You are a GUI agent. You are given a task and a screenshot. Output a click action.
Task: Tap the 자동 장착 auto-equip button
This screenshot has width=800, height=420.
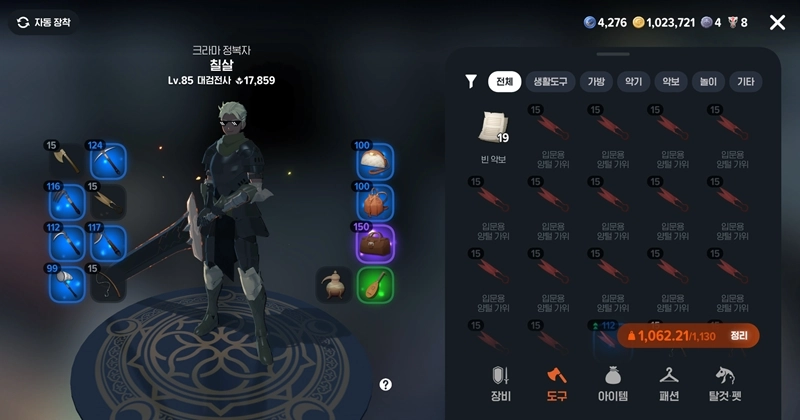pos(44,22)
